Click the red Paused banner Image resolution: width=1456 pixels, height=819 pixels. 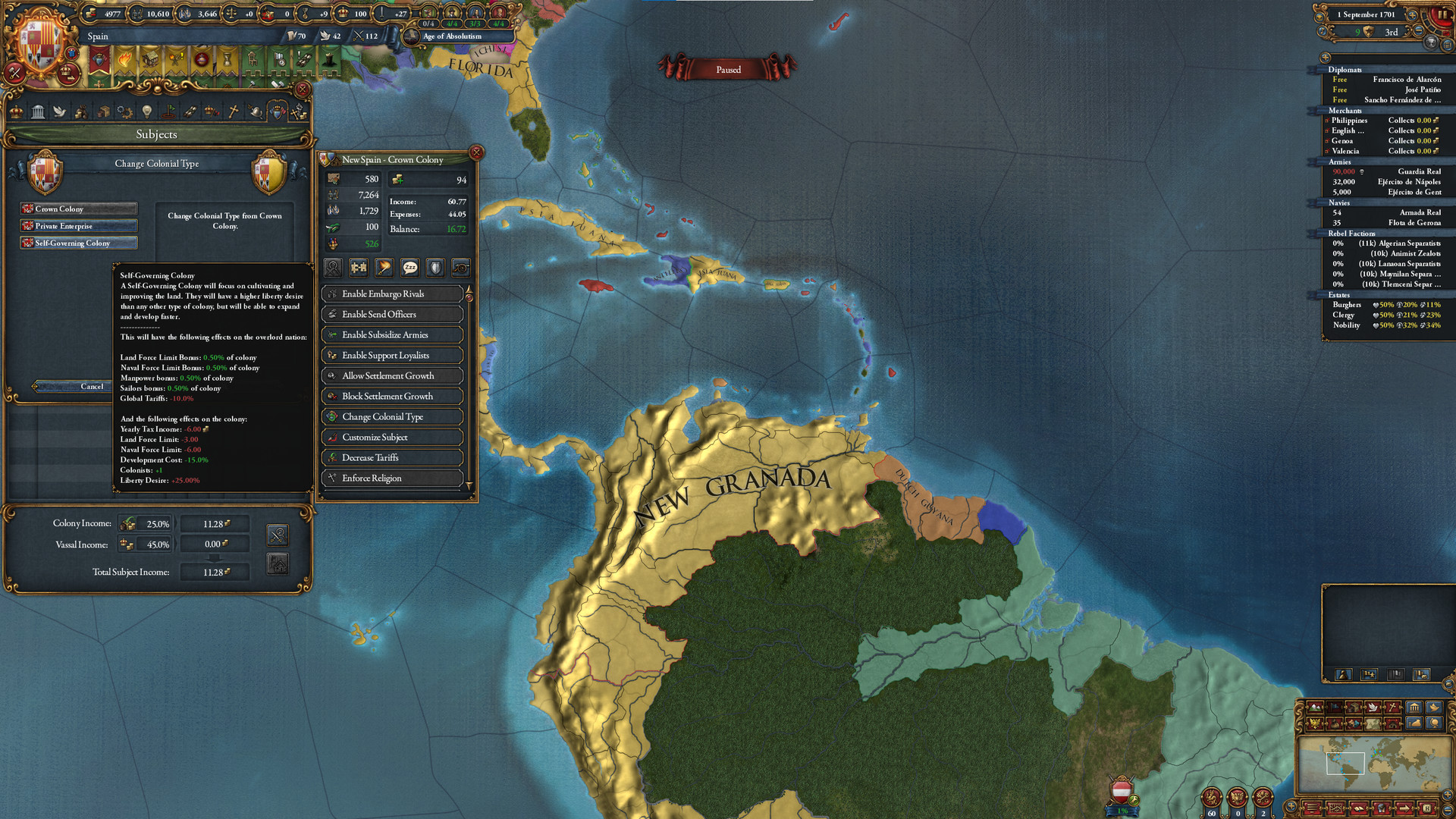coord(727,69)
